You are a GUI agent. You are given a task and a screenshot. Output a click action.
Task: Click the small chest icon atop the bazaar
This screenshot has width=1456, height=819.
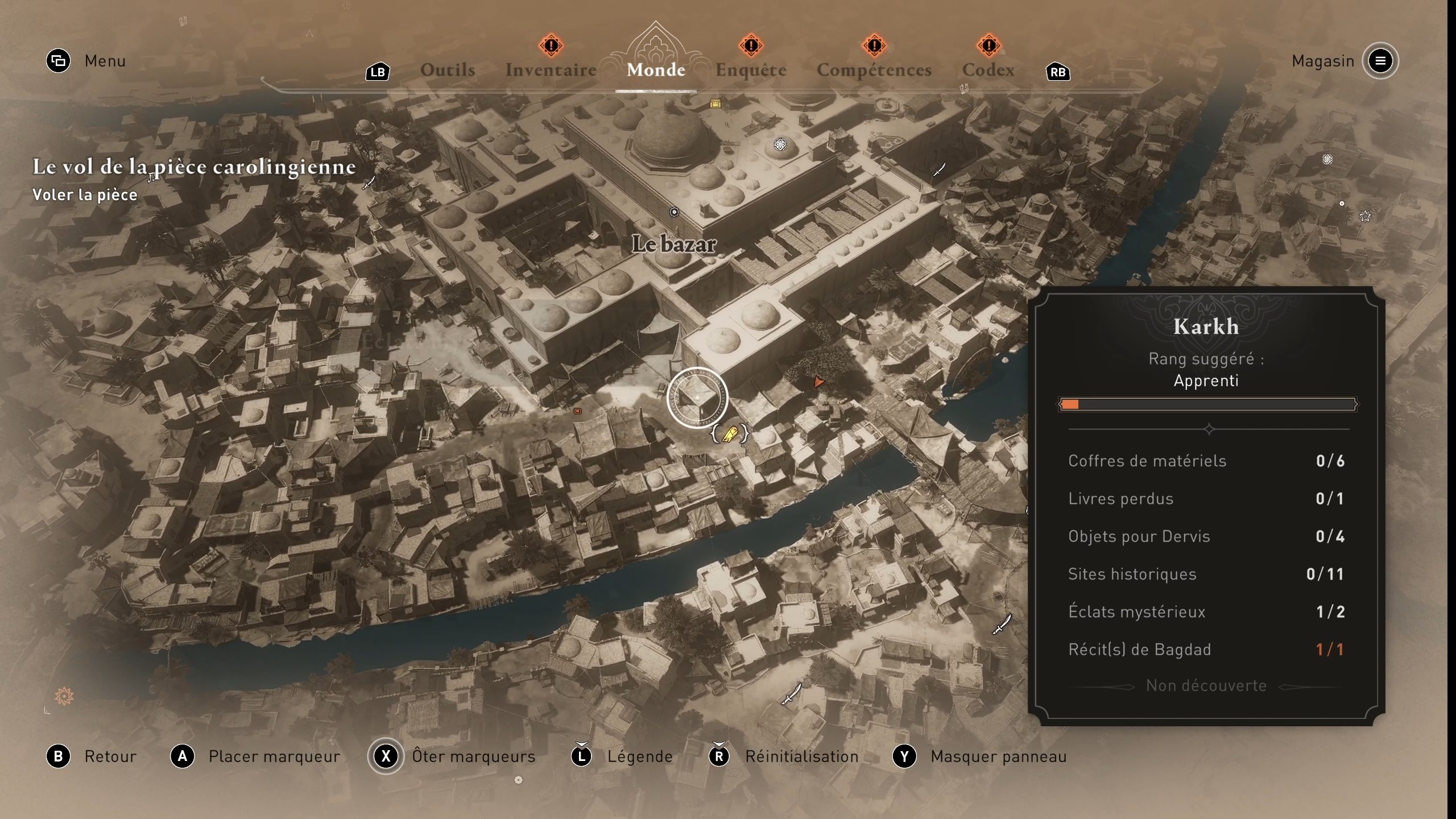715,104
